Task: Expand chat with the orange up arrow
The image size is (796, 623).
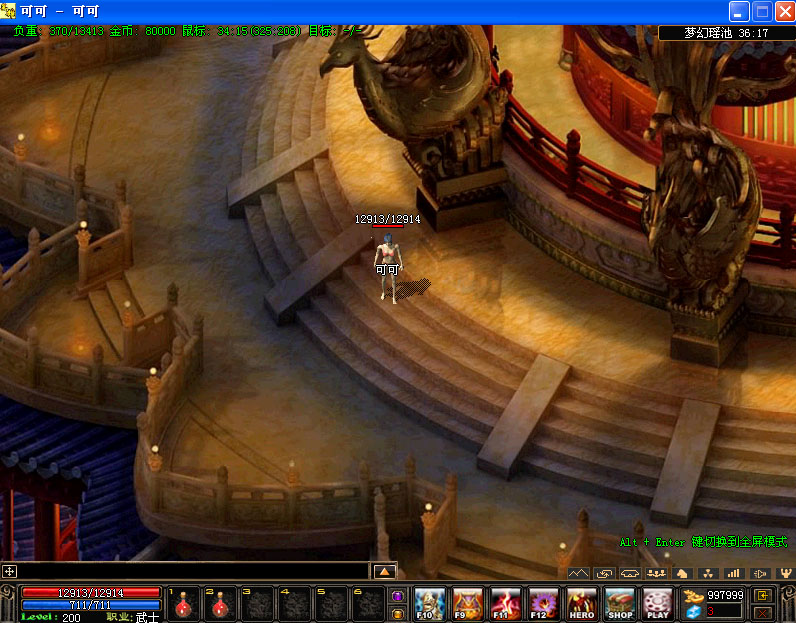Action: coord(385,571)
